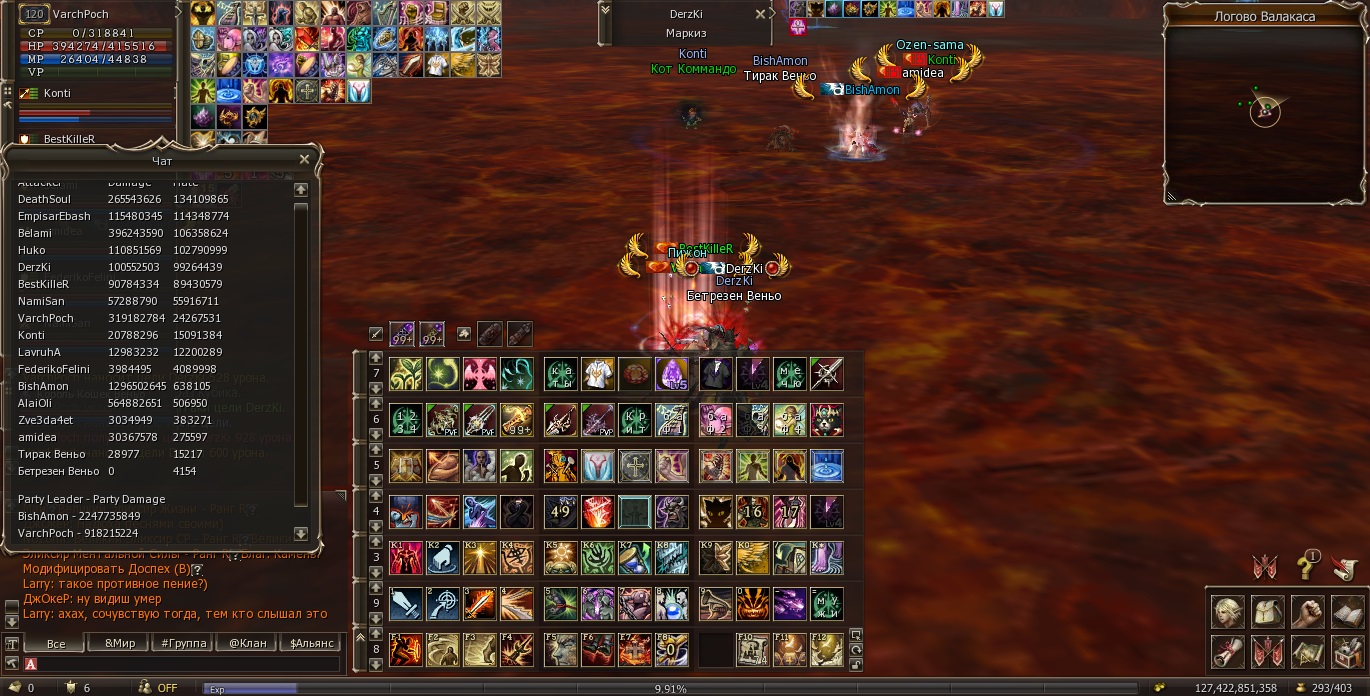This screenshot has height=696, width=1370.
Task: Open the system menu chest icon
Action: tap(1347, 651)
